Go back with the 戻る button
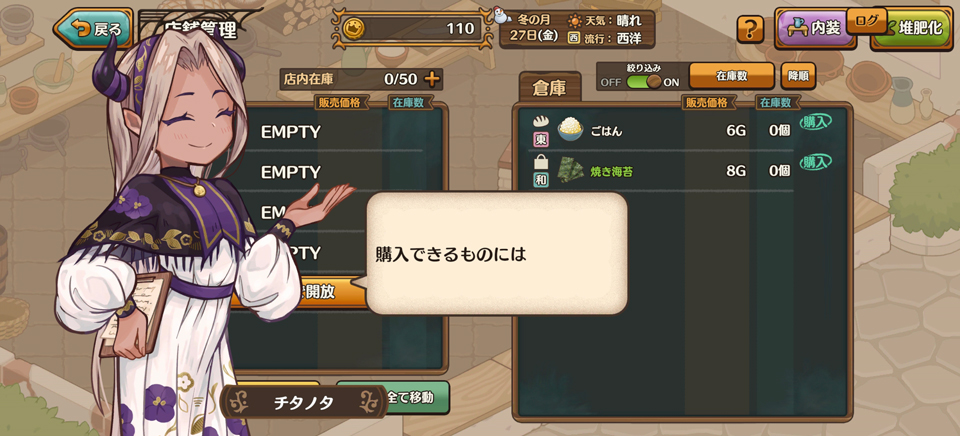The width and height of the screenshot is (960, 436). pyautogui.click(x=93, y=29)
